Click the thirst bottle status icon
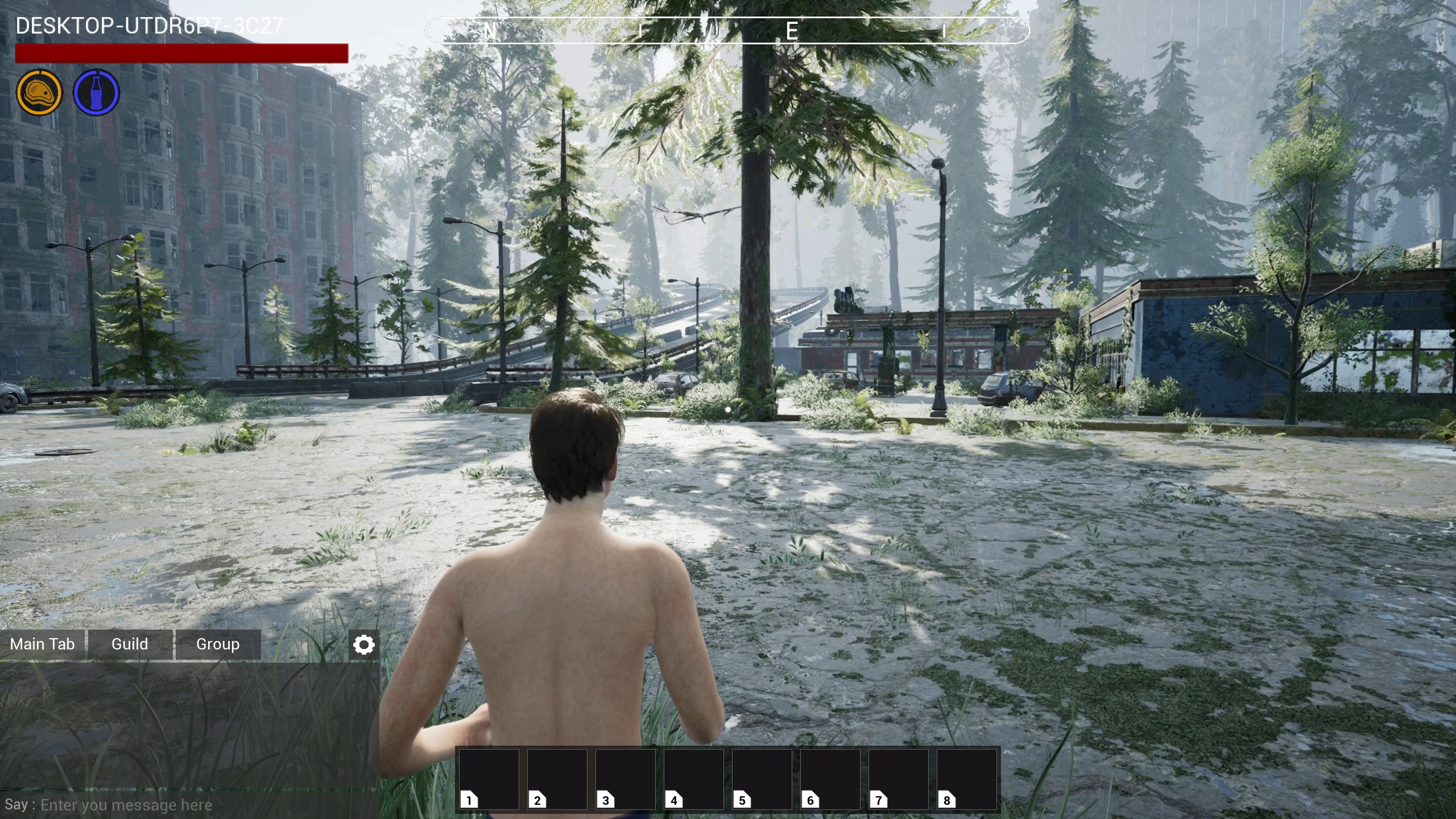The image size is (1456, 819). (x=96, y=93)
